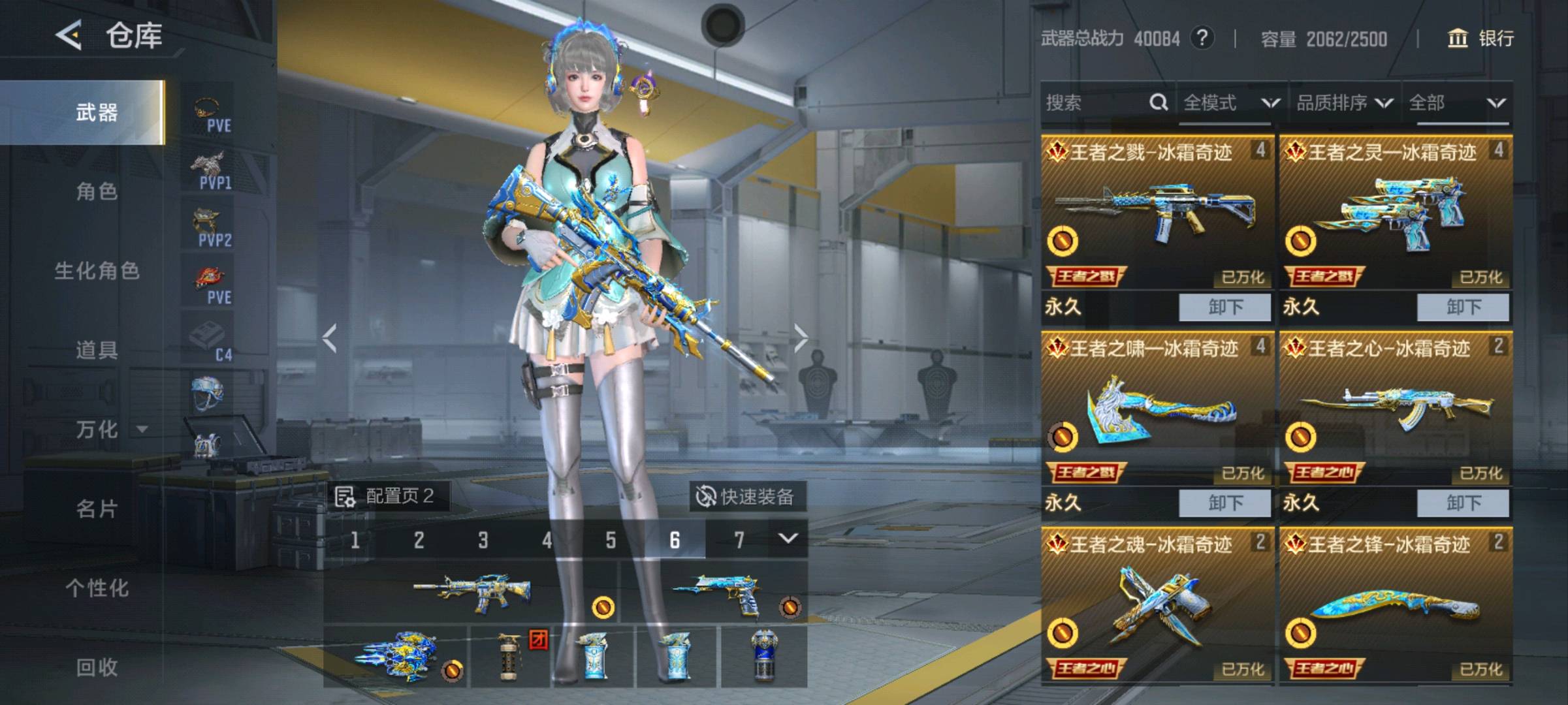Switch to loadout slot 3

pos(483,540)
